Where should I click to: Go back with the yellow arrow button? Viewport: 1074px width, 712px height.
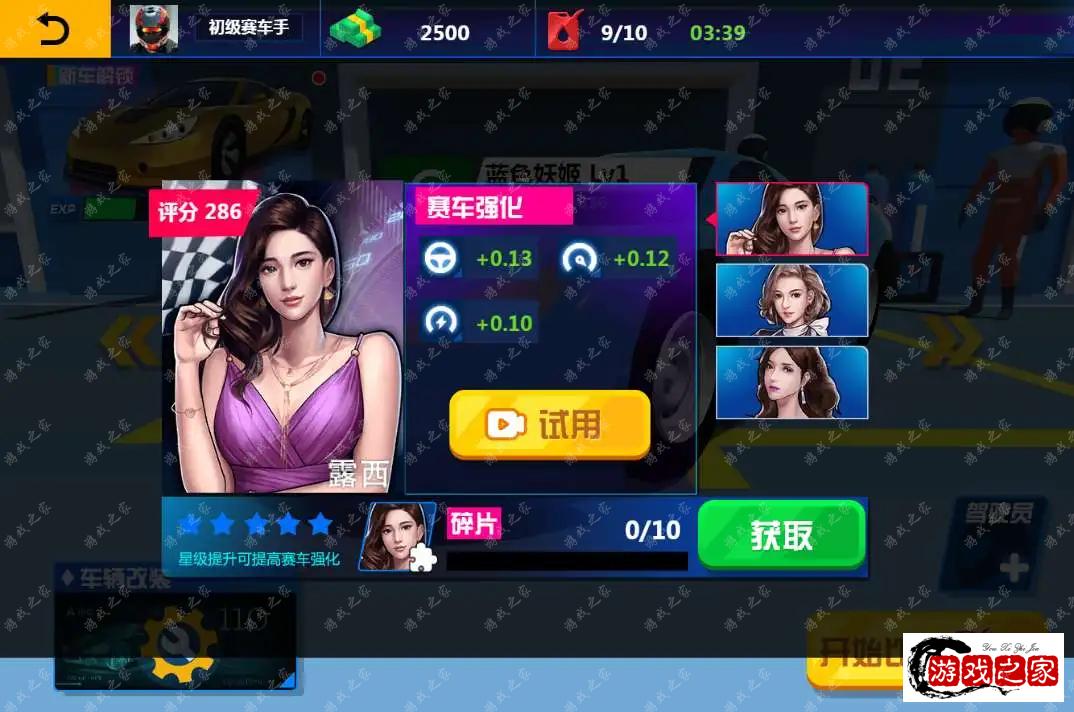pos(54,30)
